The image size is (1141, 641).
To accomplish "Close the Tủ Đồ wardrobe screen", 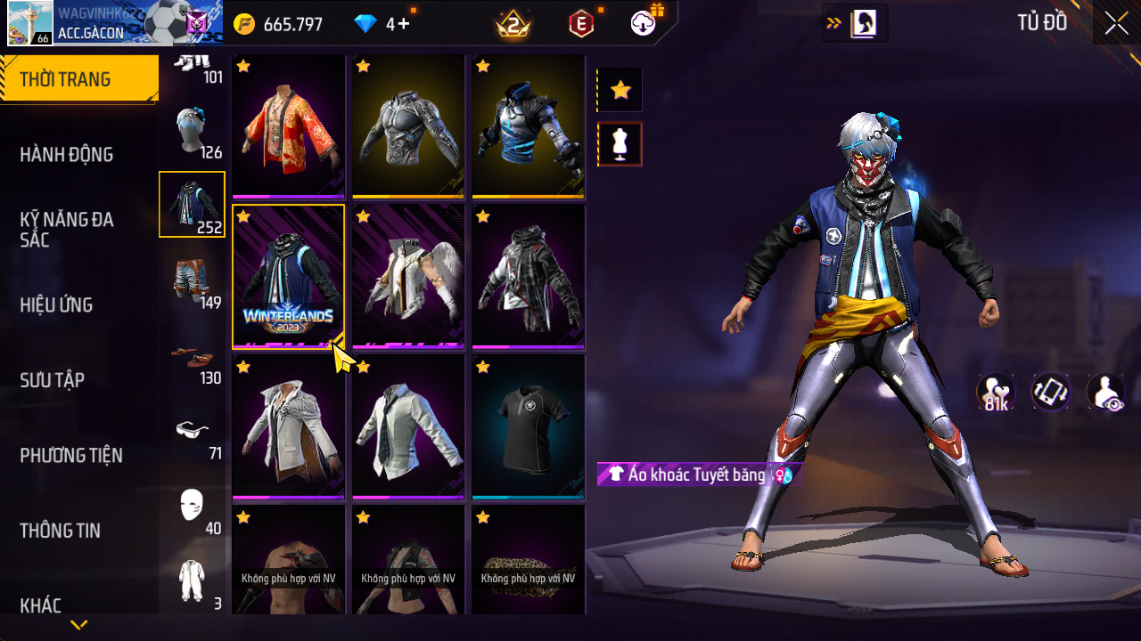I will [1115, 24].
